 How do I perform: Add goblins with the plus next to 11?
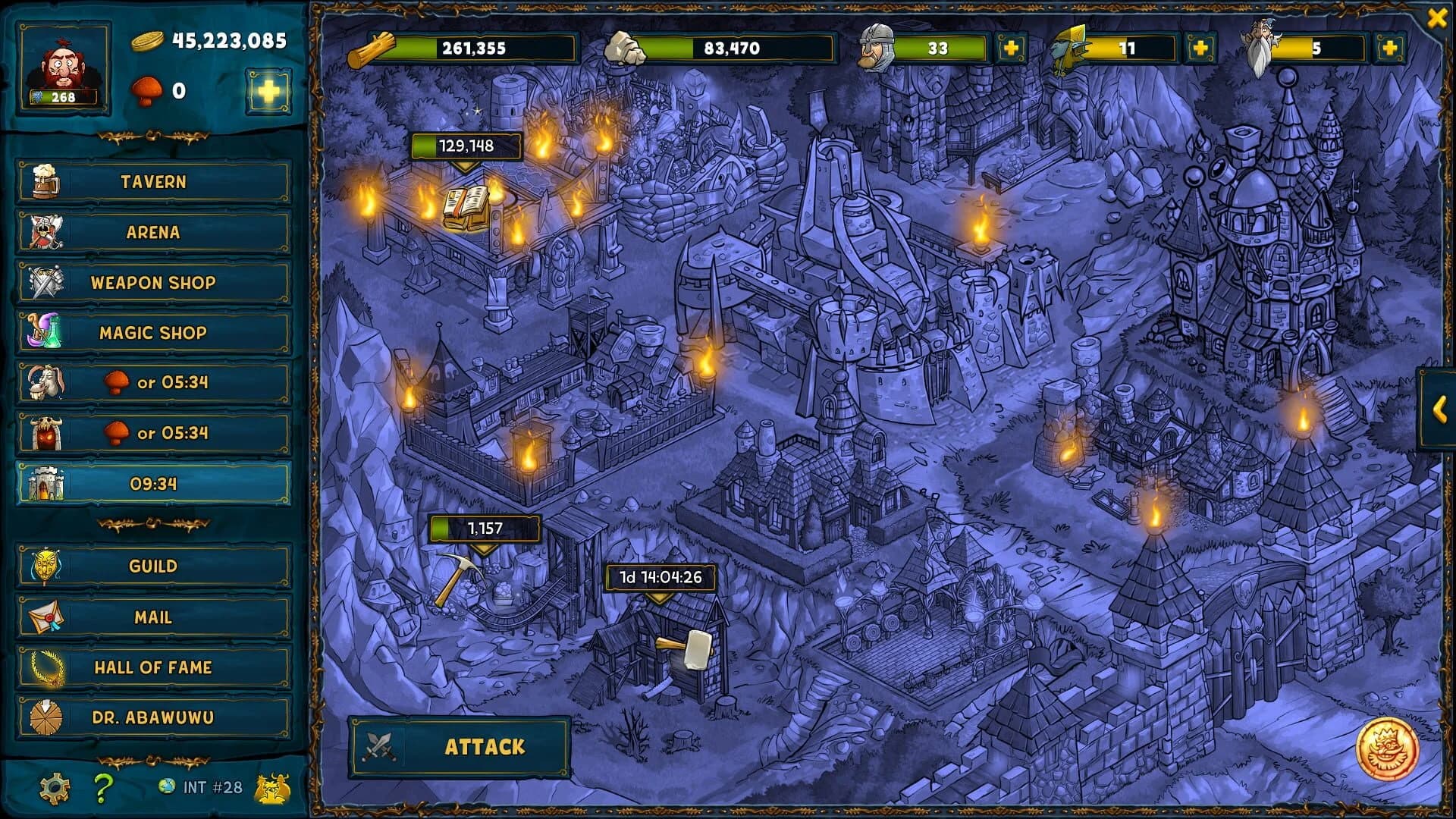[1201, 48]
